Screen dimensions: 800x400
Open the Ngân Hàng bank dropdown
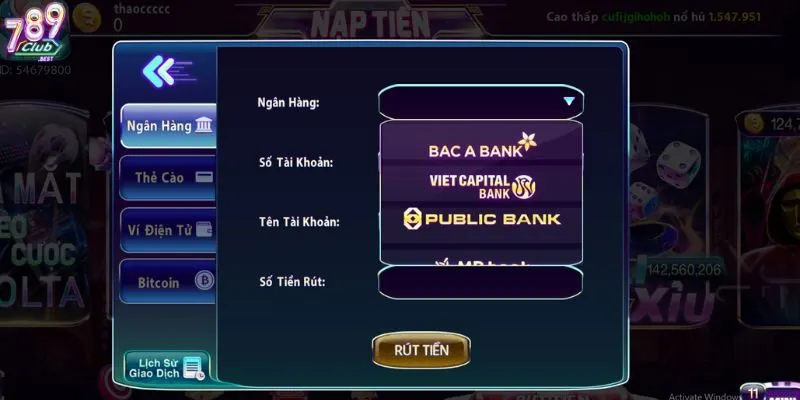pos(480,102)
